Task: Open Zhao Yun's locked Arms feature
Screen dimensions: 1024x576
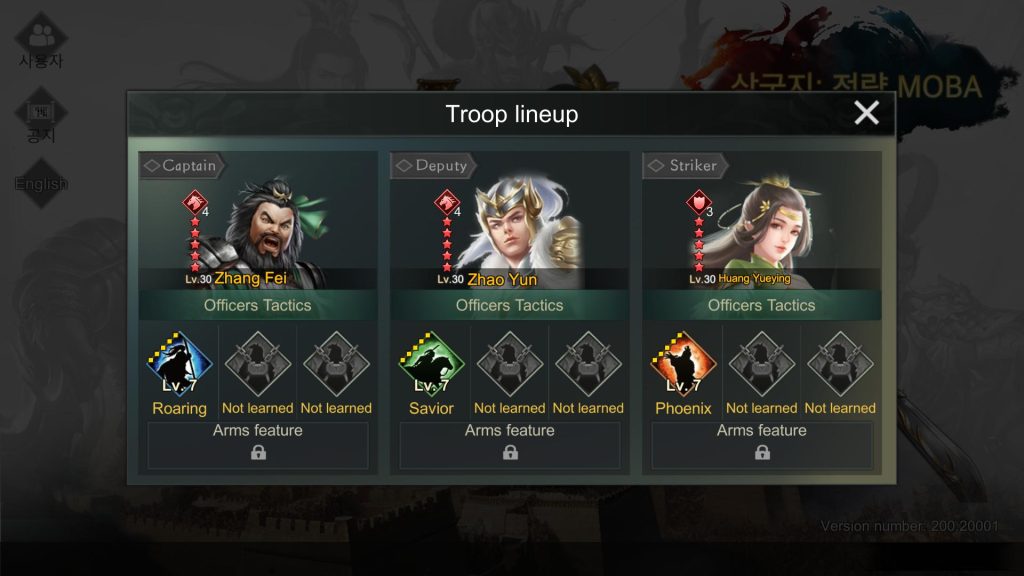Action: point(510,445)
